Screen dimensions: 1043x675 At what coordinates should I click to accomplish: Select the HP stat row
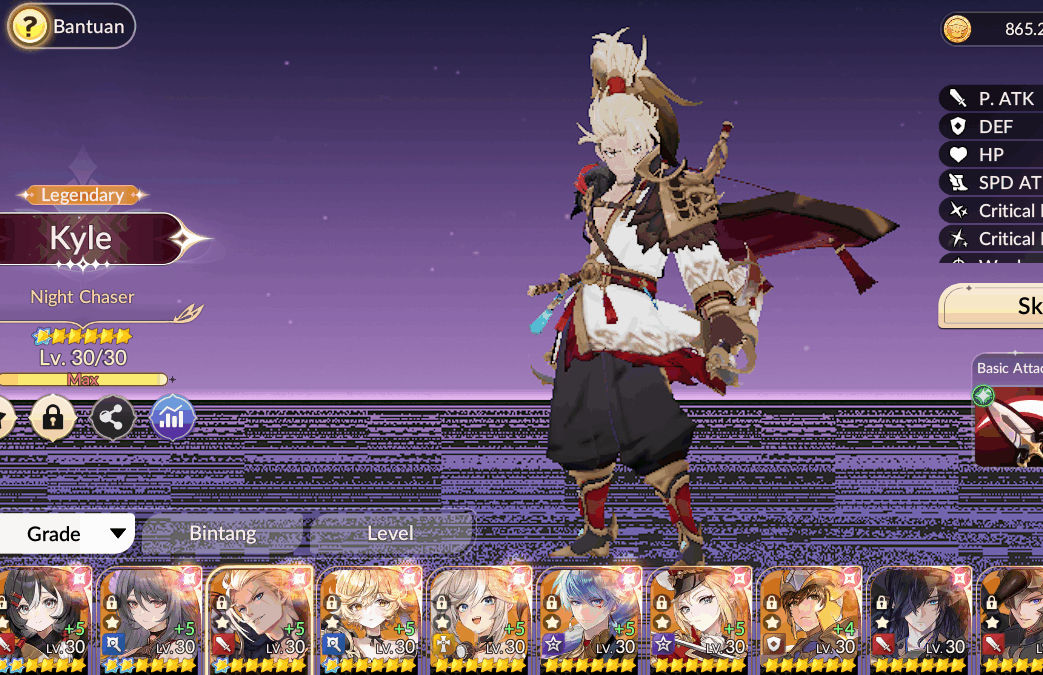click(x=990, y=154)
